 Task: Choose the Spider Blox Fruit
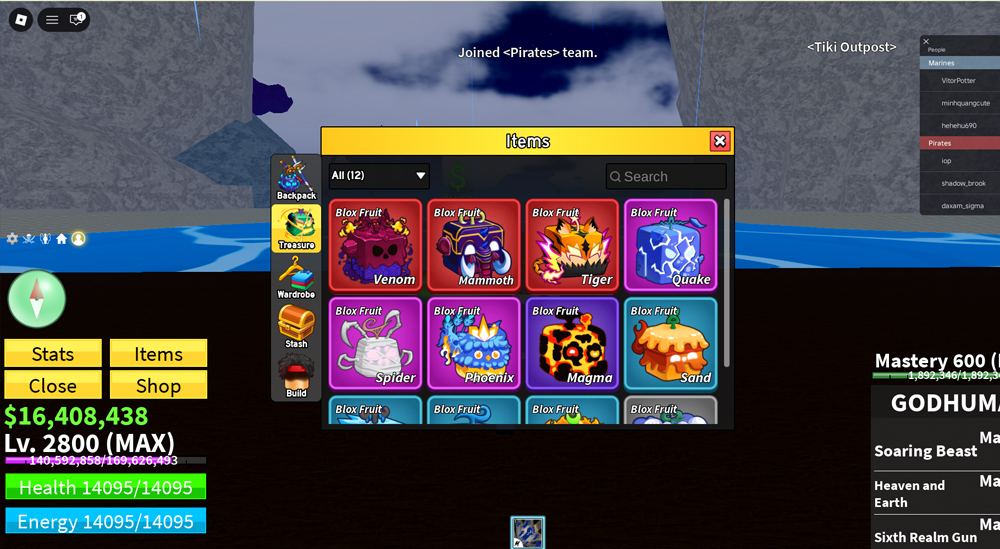[375, 343]
